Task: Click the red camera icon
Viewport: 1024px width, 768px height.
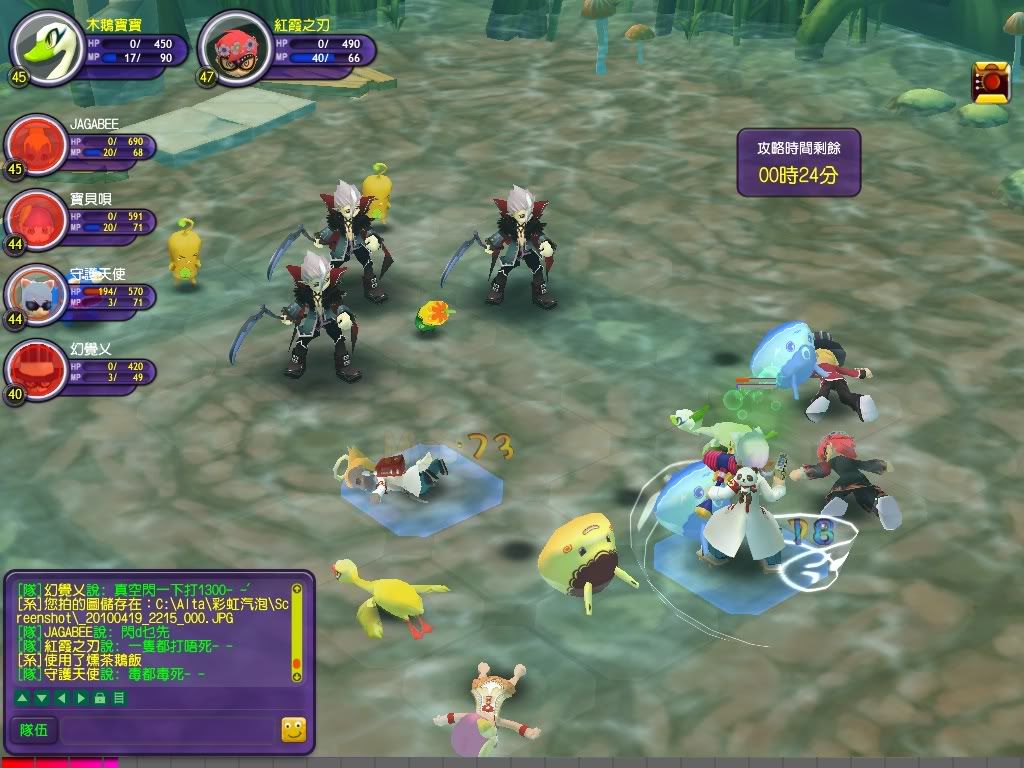Action: [990, 82]
